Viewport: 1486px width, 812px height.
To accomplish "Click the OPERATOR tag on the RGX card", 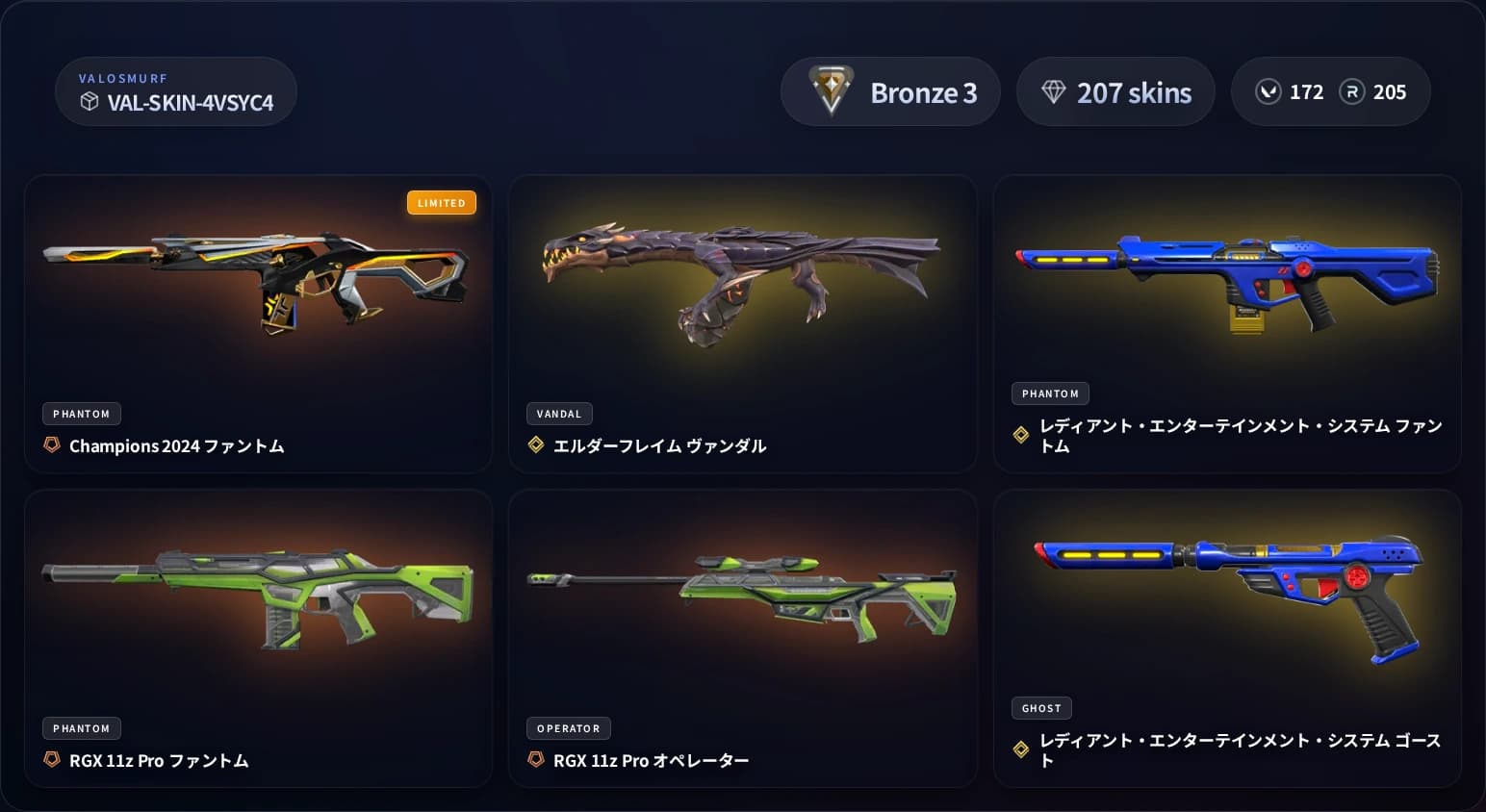I will pyautogui.click(x=568, y=728).
